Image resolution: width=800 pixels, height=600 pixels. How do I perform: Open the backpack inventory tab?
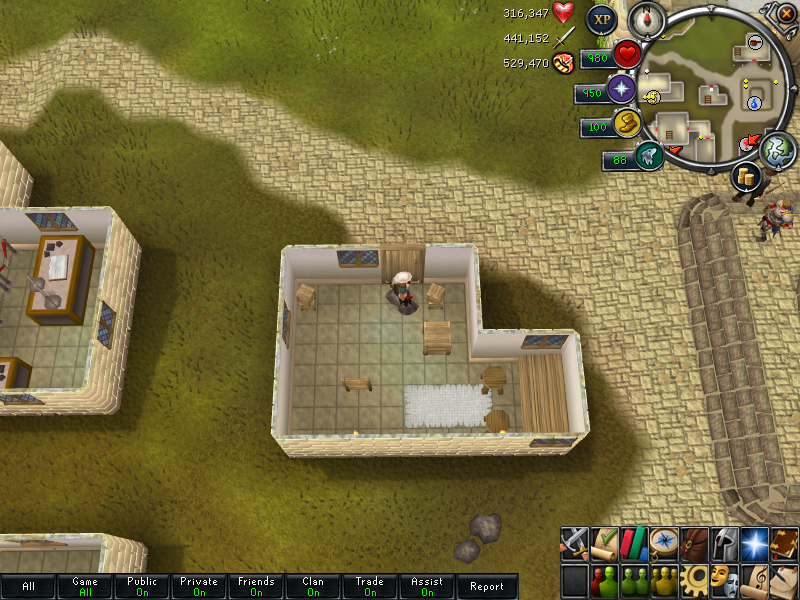[692, 543]
